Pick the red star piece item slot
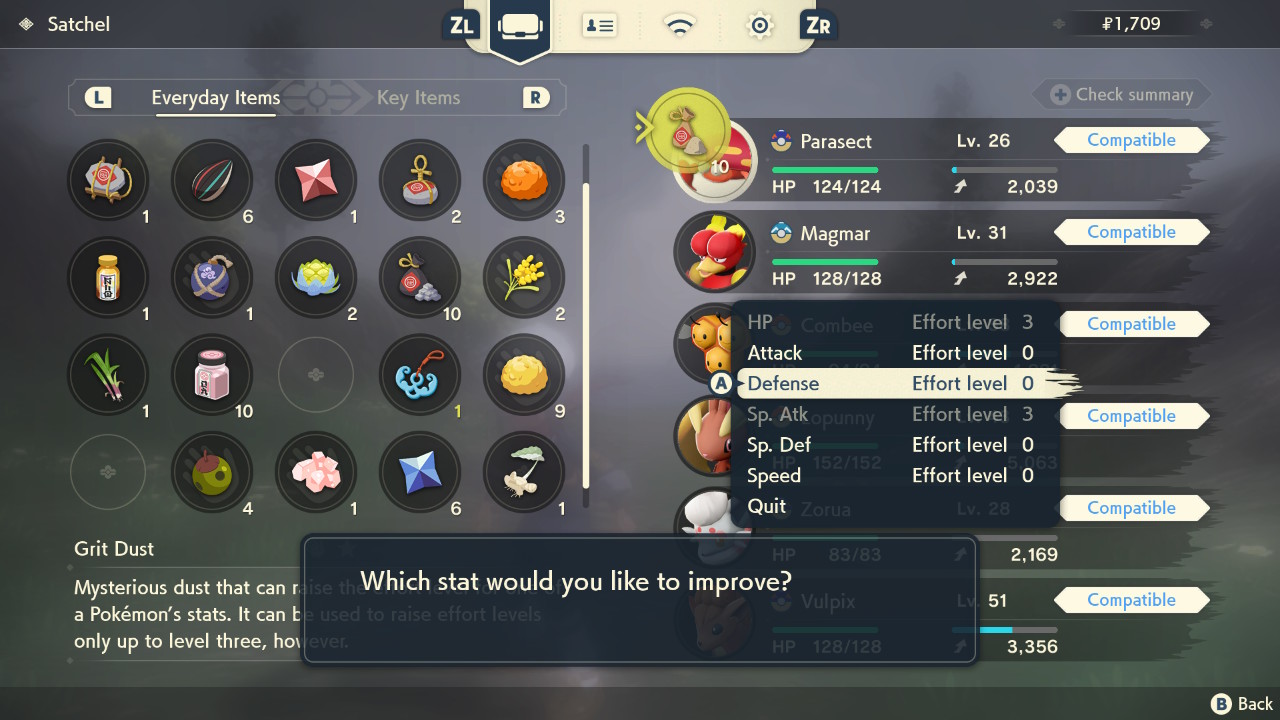Viewport: 1280px width, 720px height. [x=315, y=180]
